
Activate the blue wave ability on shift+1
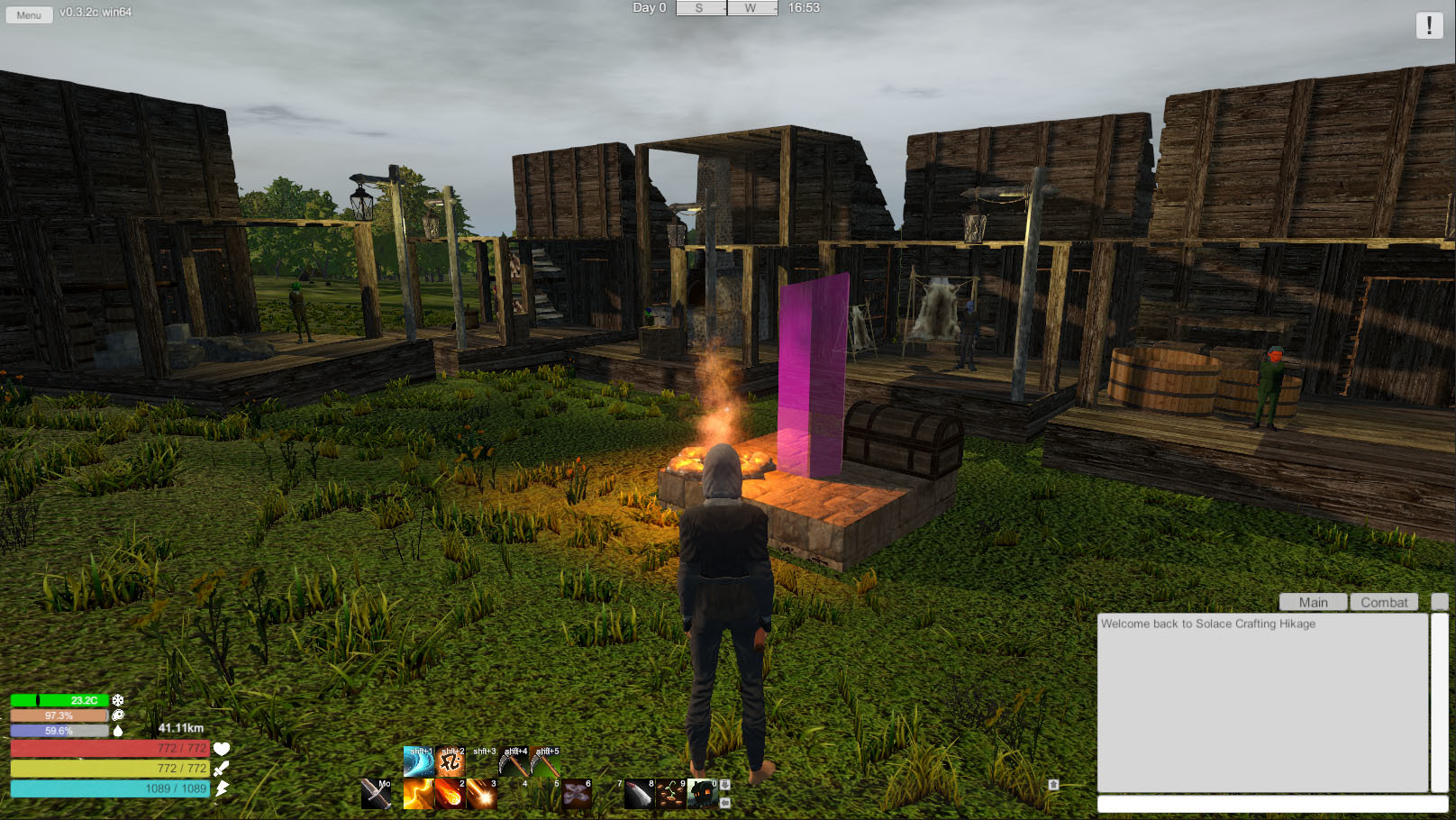tap(418, 762)
